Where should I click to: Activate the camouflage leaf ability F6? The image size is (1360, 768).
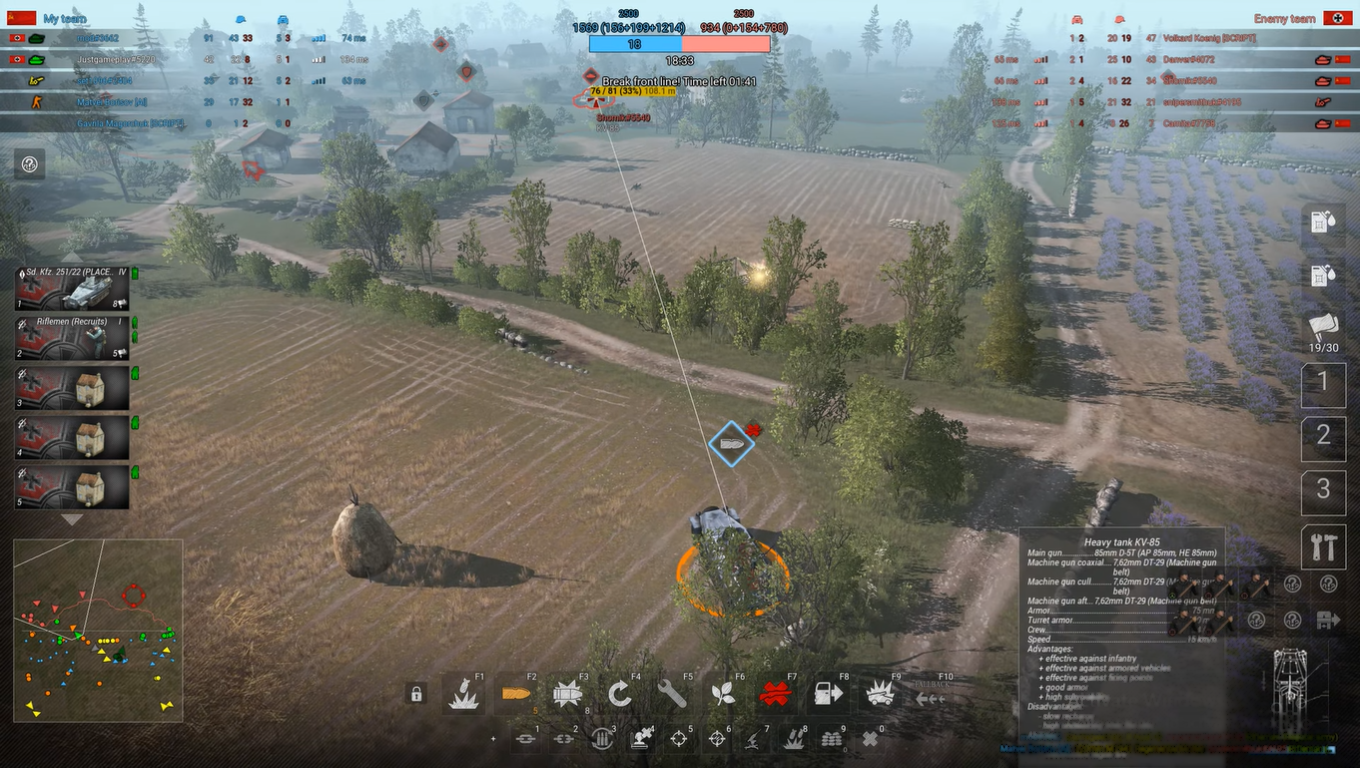[x=722, y=694]
